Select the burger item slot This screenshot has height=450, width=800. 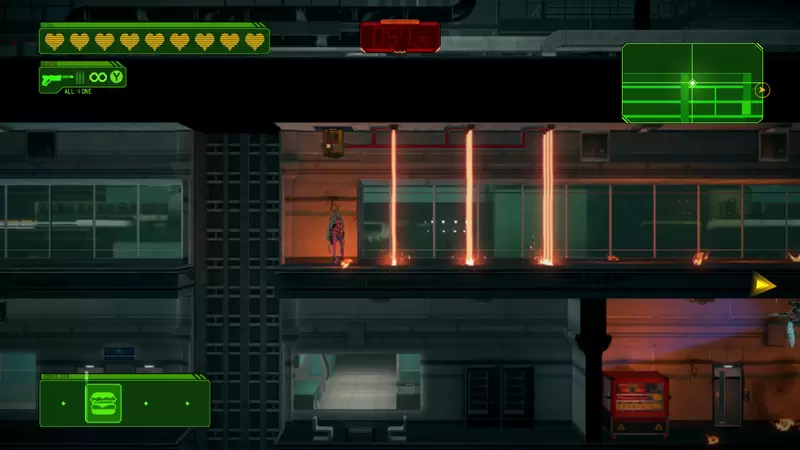pos(104,403)
